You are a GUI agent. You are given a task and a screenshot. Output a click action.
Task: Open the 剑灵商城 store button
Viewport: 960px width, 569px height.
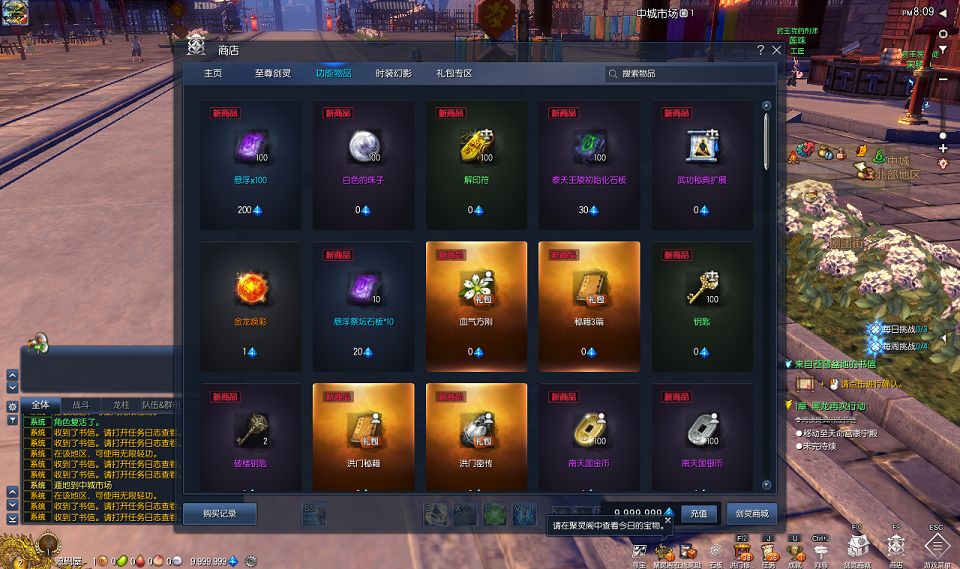click(751, 514)
